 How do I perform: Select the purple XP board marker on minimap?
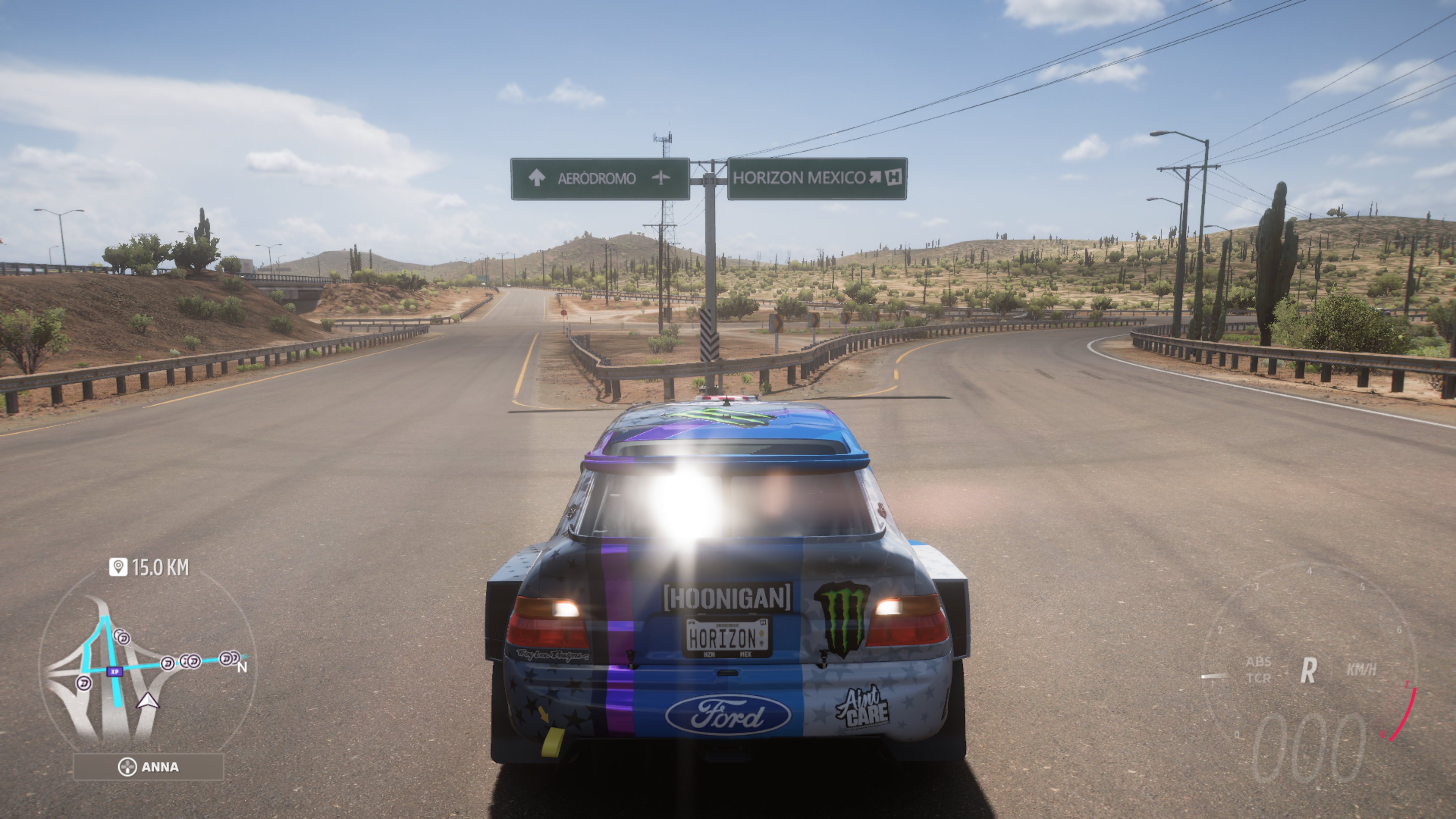(x=115, y=672)
